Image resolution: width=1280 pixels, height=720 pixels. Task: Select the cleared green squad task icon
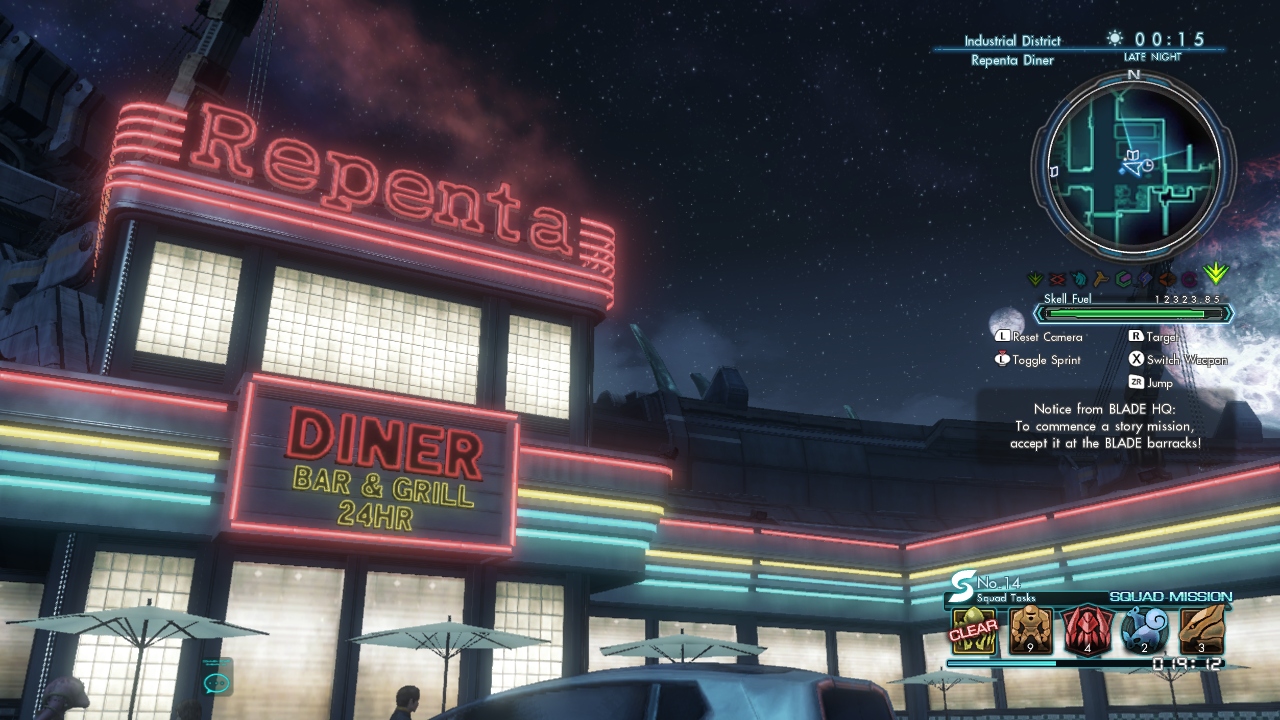coord(973,629)
